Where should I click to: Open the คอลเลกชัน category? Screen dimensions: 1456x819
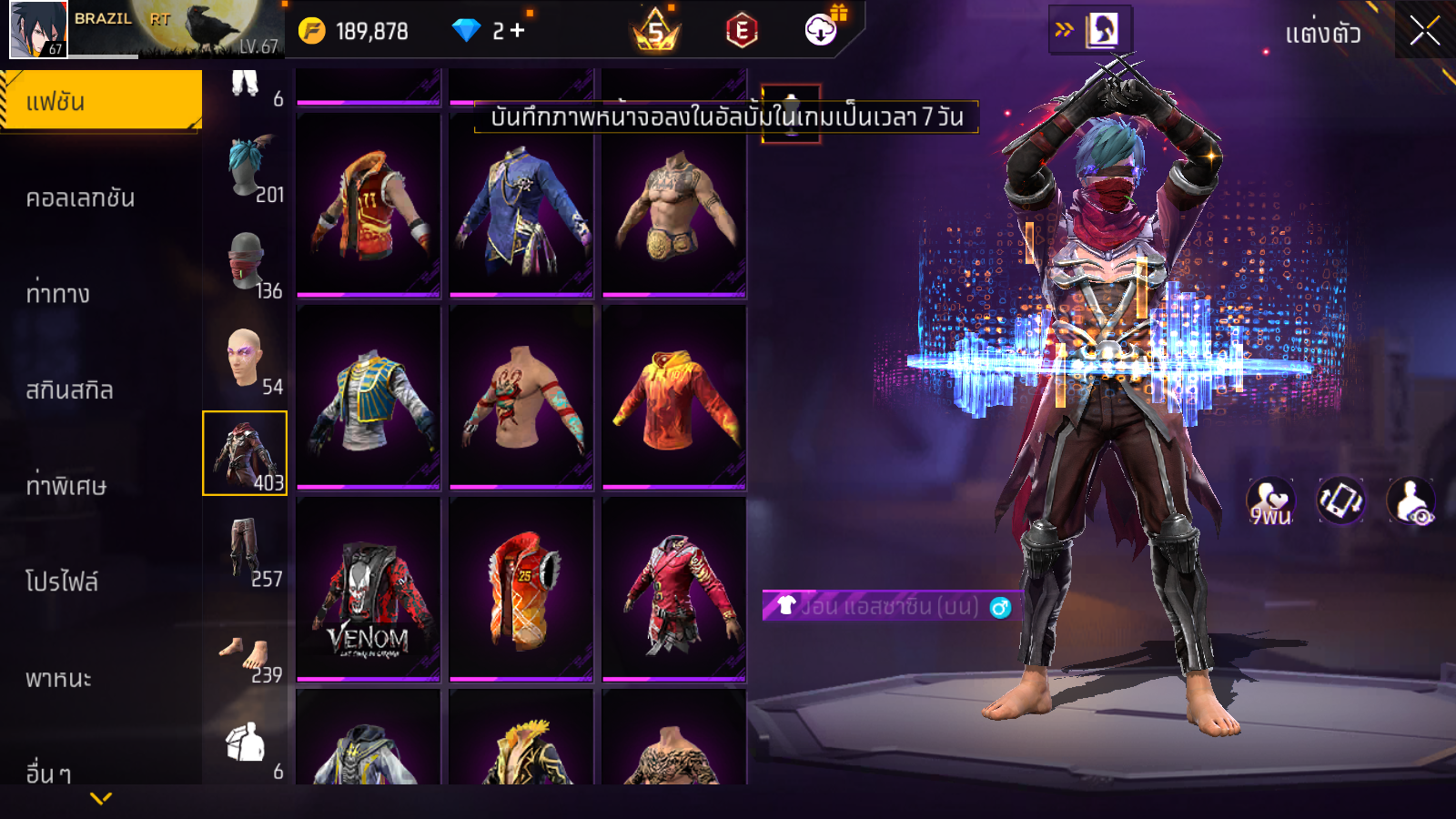tap(81, 198)
